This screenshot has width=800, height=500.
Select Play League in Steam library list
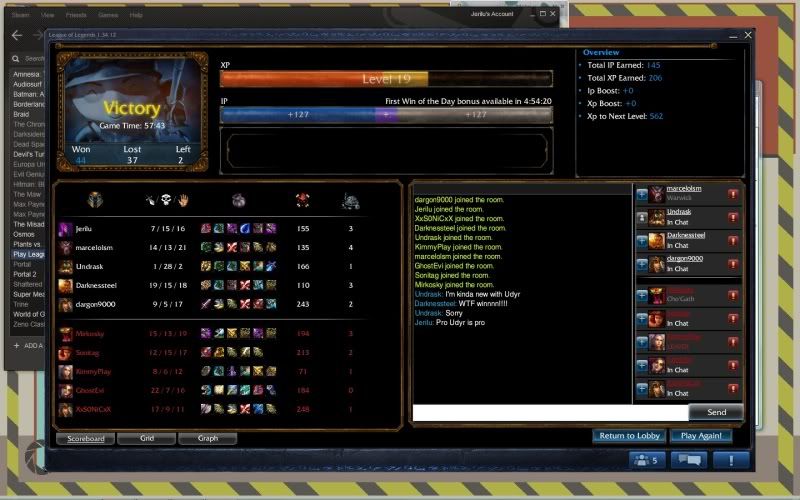[26, 254]
